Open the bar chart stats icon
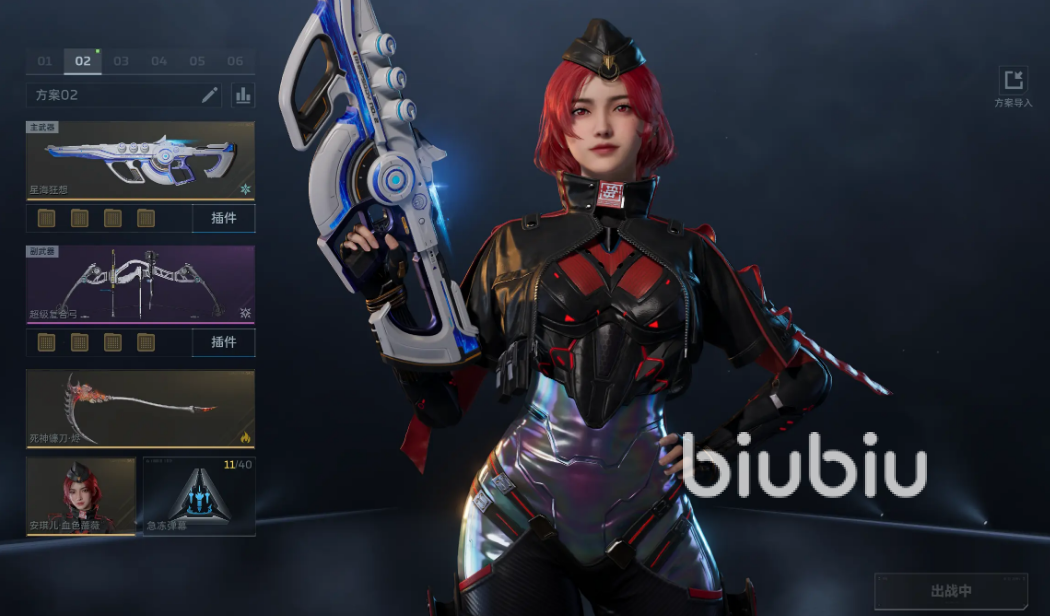 (242, 95)
